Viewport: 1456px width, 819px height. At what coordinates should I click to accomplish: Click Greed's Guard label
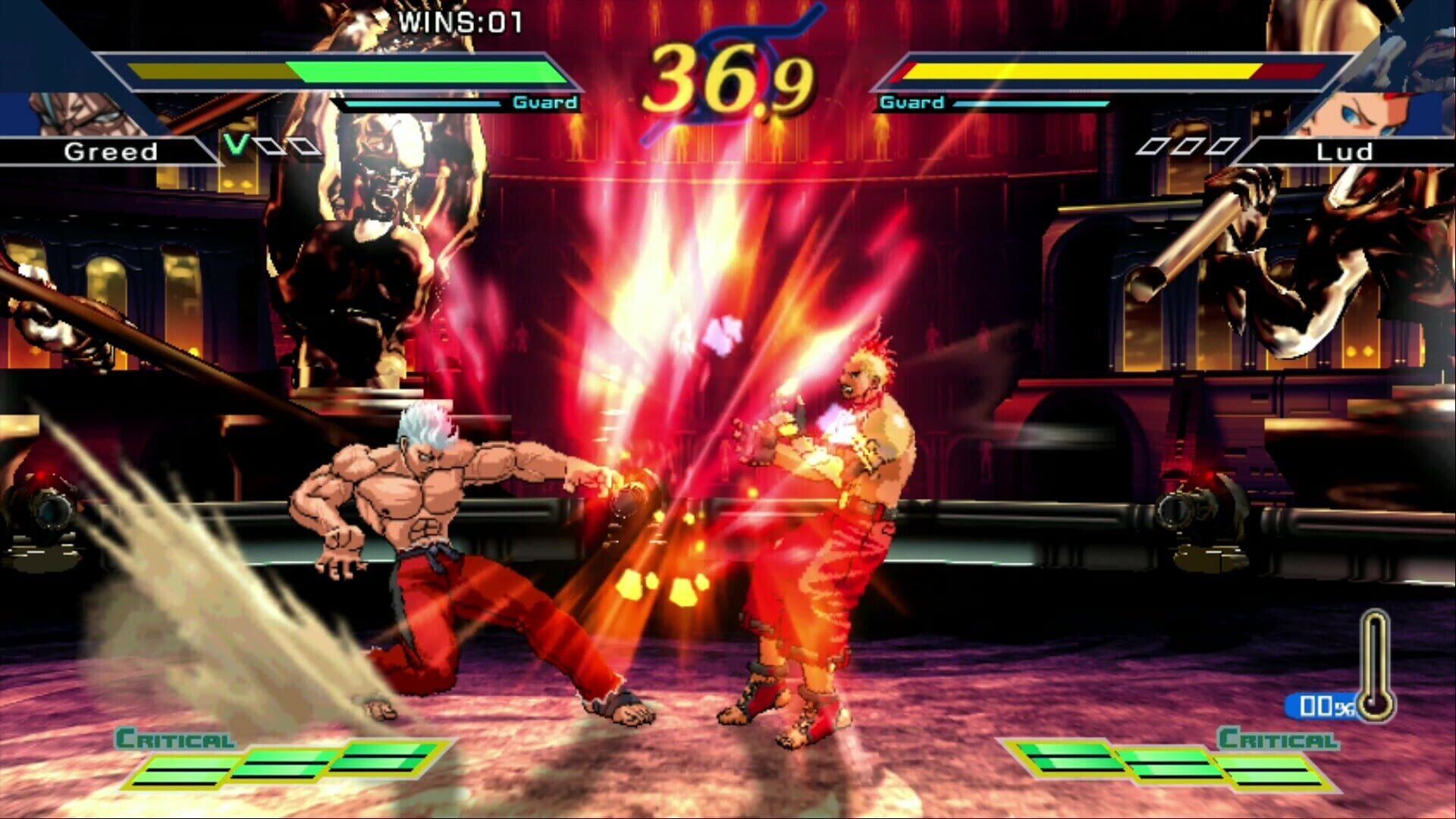546,101
